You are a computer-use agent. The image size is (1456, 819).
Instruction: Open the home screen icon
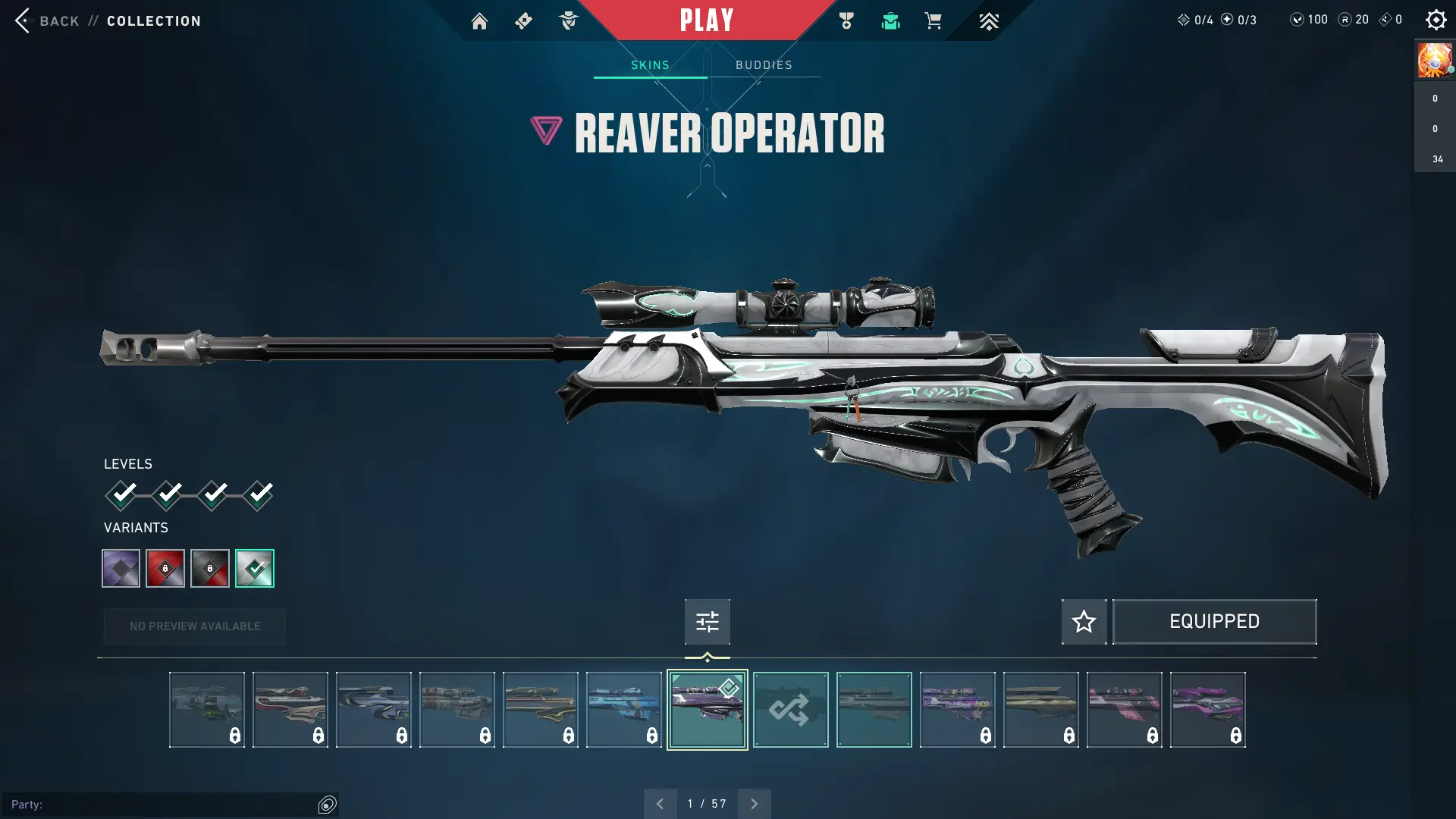[479, 21]
